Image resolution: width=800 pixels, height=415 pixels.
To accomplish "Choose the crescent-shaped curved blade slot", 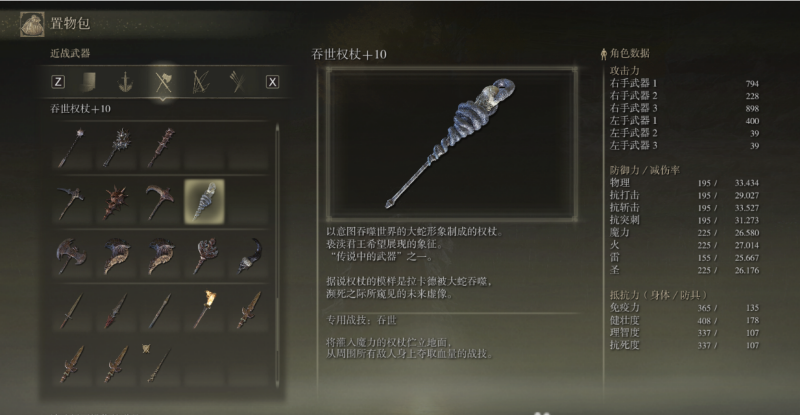I will 250,254.
